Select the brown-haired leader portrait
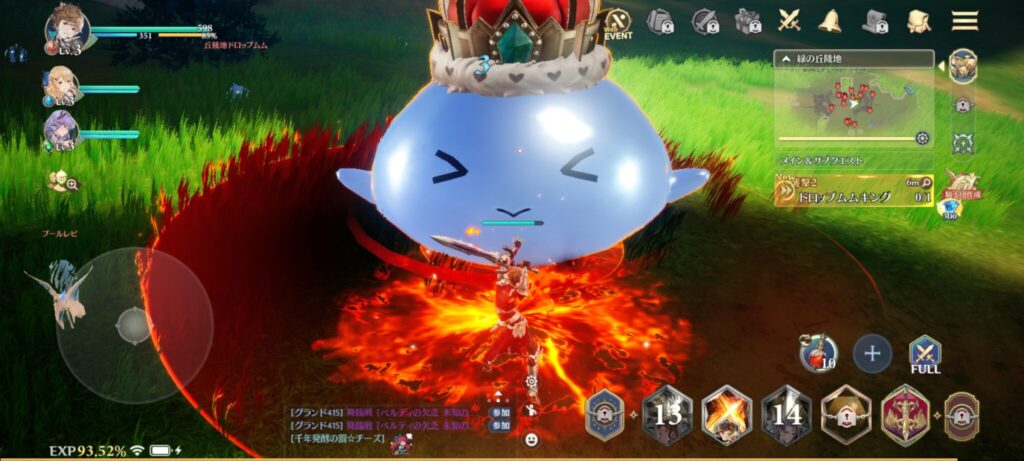The width and height of the screenshot is (1024, 461). coord(67,30)
